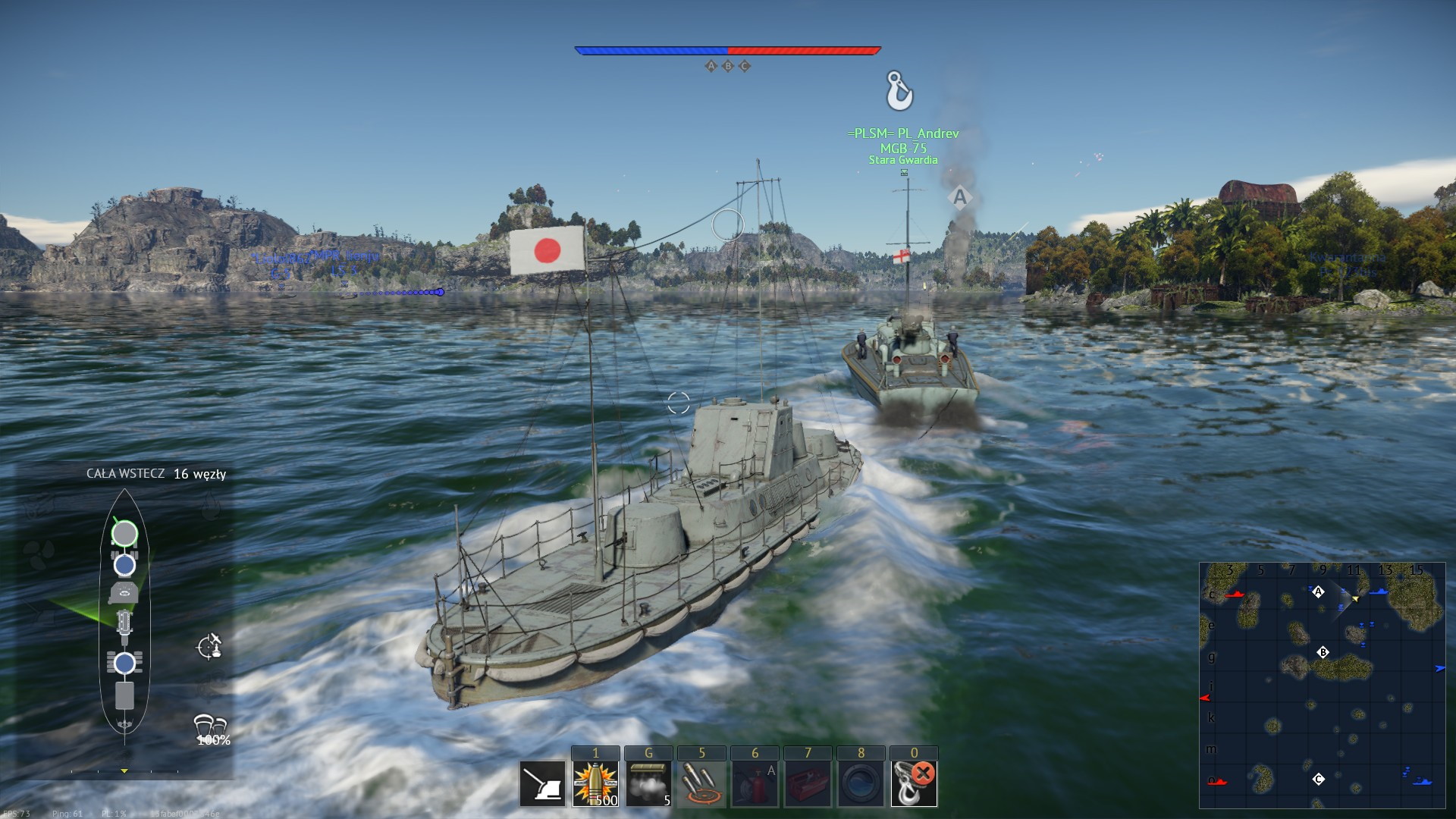This screenshot has width=1456, height=819.
Task: Click capture point C on the minimap
Action: click(1319, 779)
